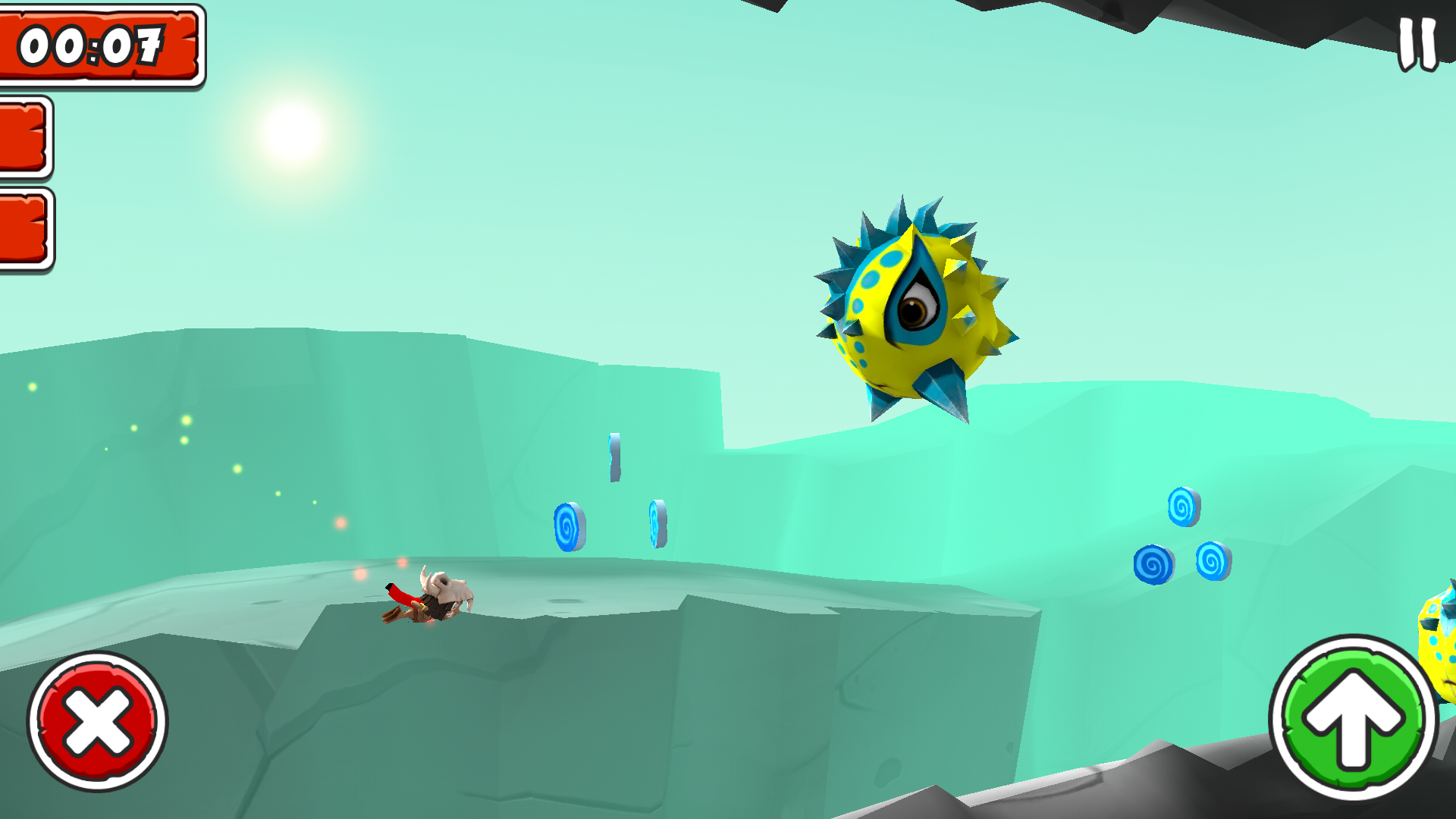Hit the red X action button
Image resolution: width=1456 pixels, height=819 pixels.
[98, 720]
